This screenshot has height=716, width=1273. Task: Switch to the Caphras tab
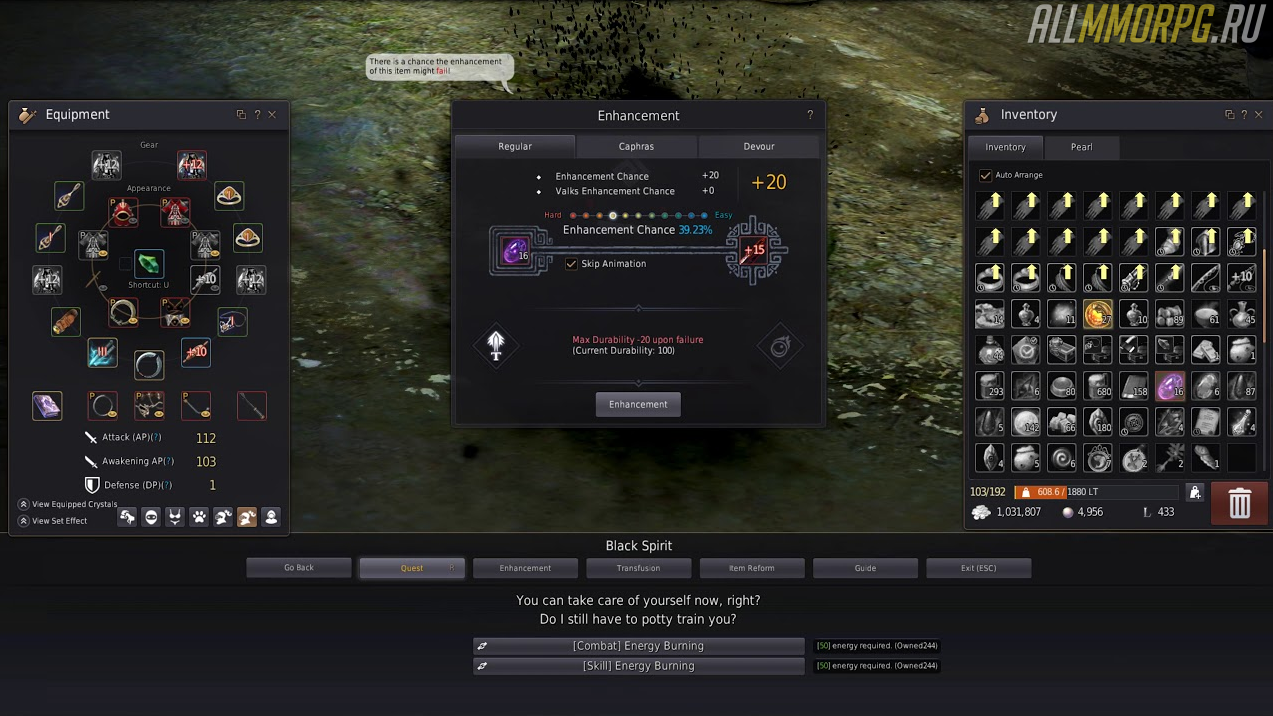point(636,146)
